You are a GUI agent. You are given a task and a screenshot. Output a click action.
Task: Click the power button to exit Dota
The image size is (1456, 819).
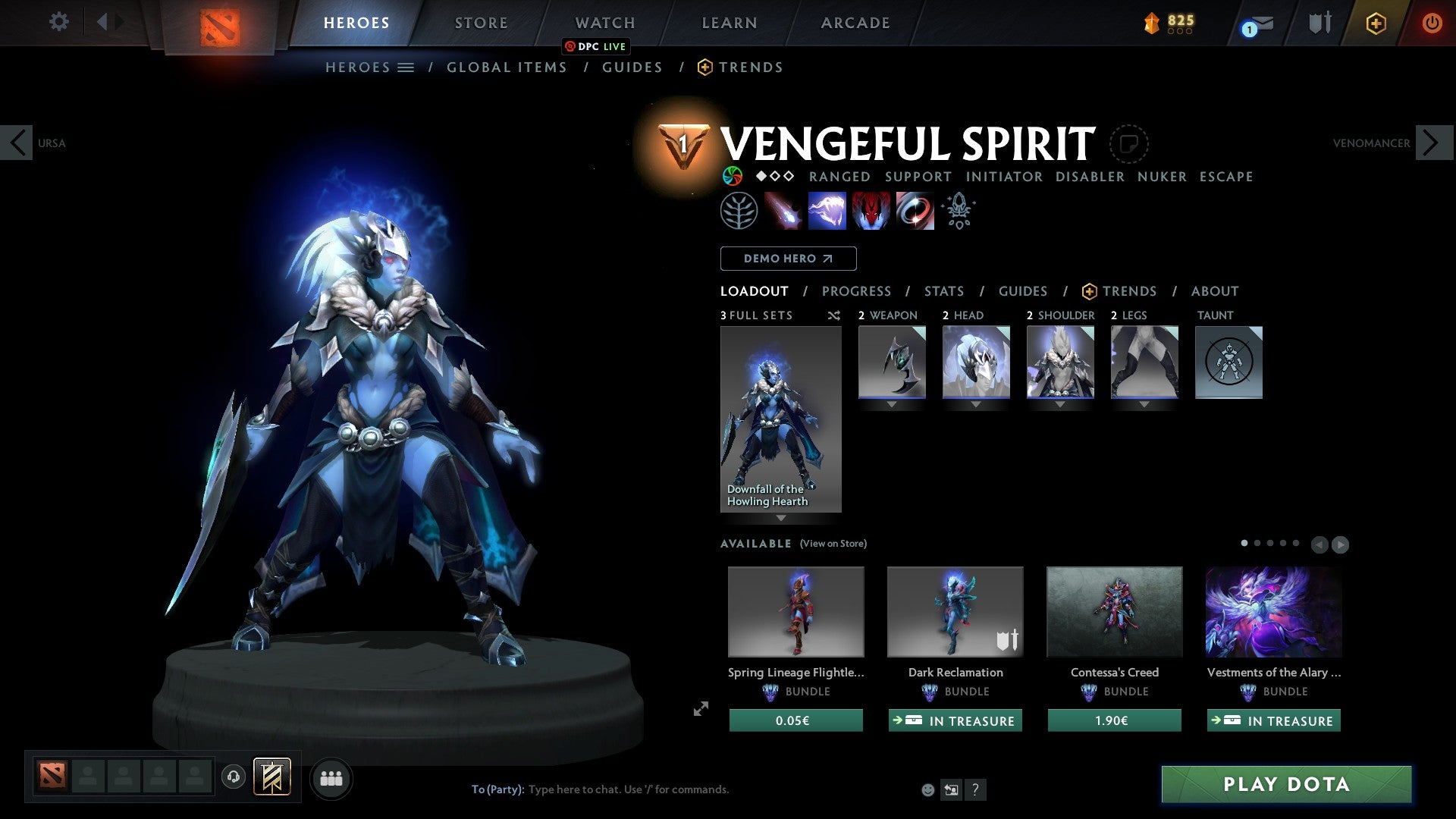(x=1432, y=23)
